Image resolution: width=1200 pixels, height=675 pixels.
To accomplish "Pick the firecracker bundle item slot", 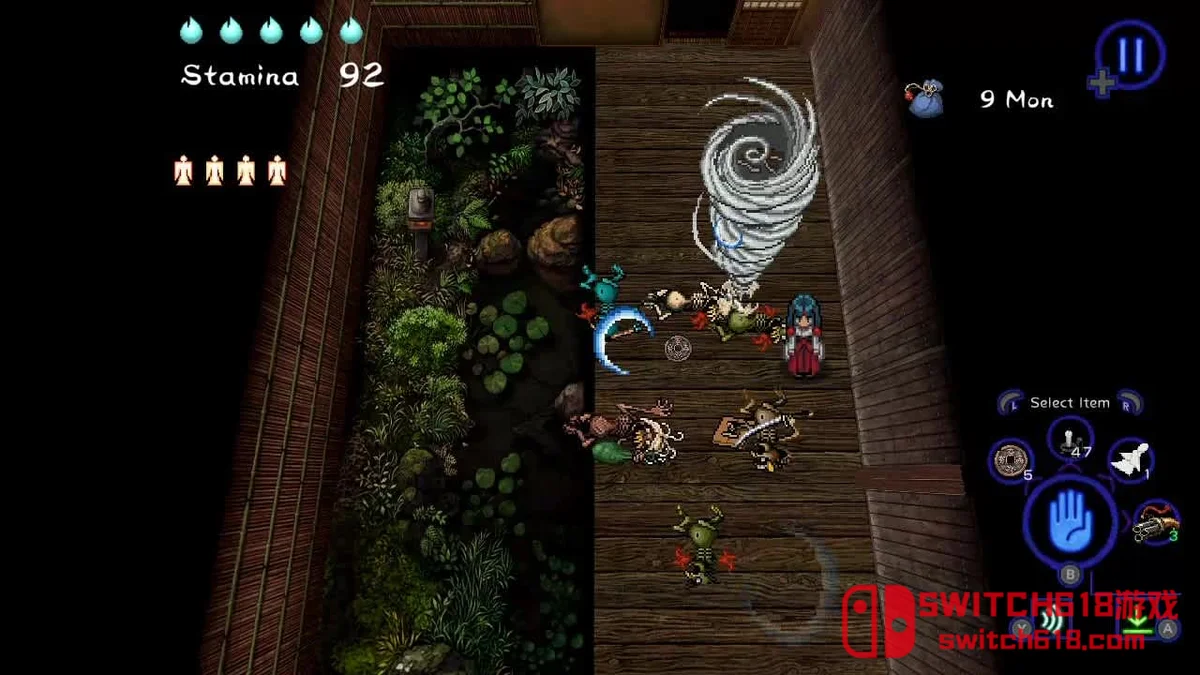I will [x=1156, y=521].
